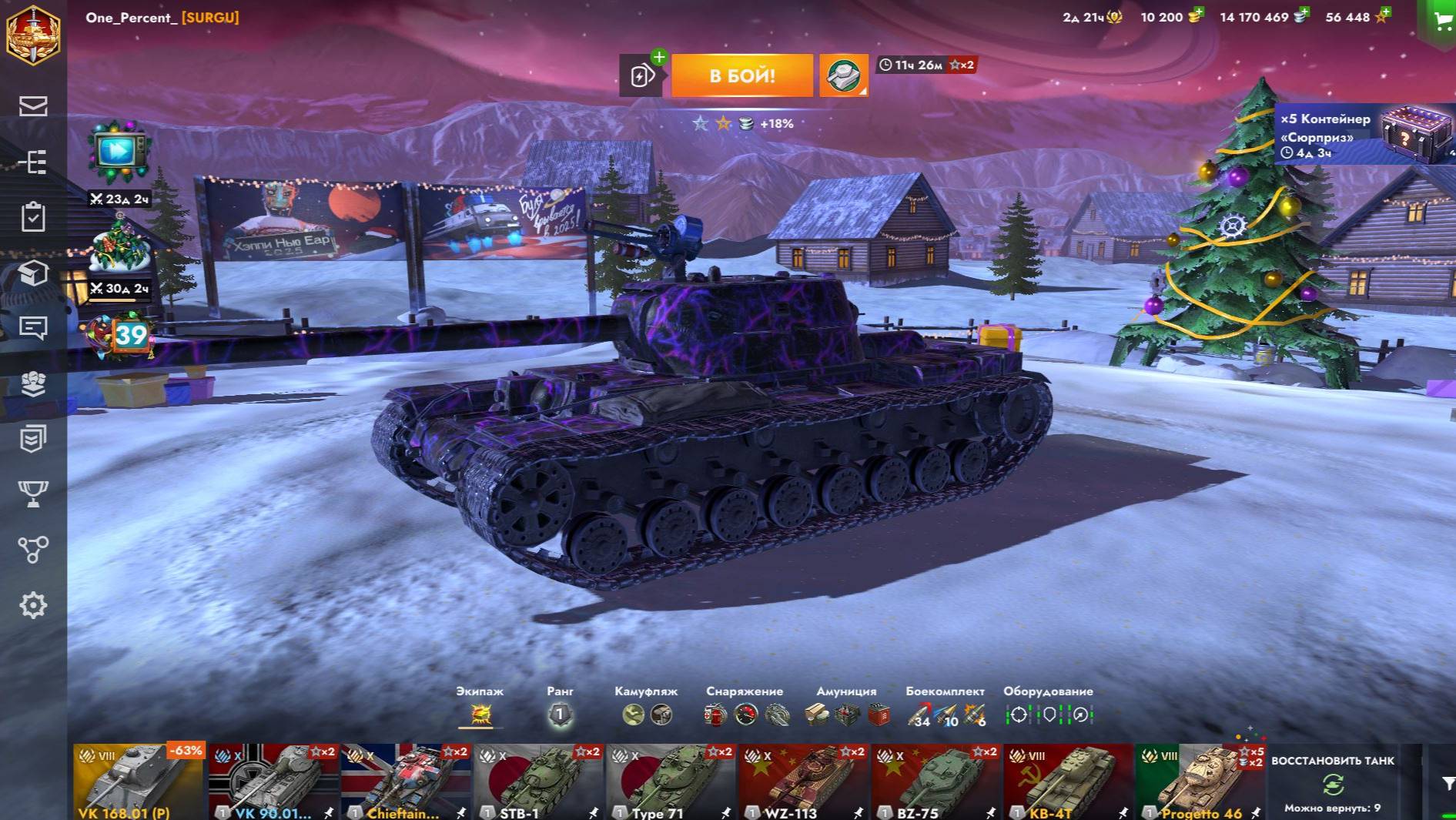The image size is (1456, 820).
Task: Open the player profile emblem
Action: click(x=33, y=35)
